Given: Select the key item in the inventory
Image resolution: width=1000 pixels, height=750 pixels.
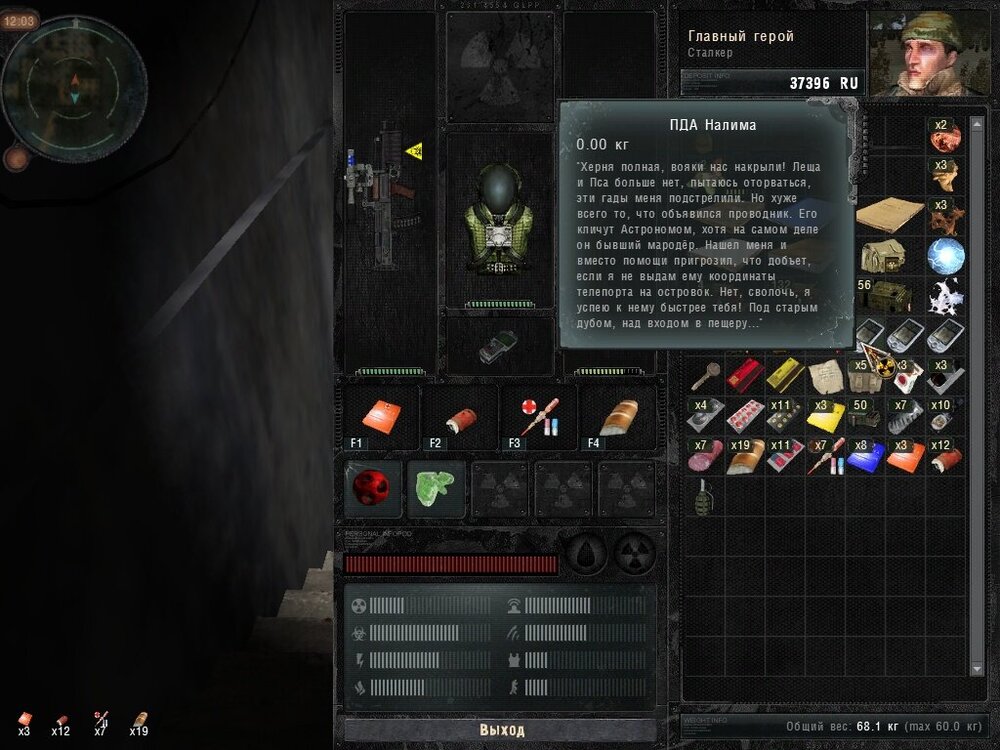Looking at the screenshot, I should click(x=704, y=375).
